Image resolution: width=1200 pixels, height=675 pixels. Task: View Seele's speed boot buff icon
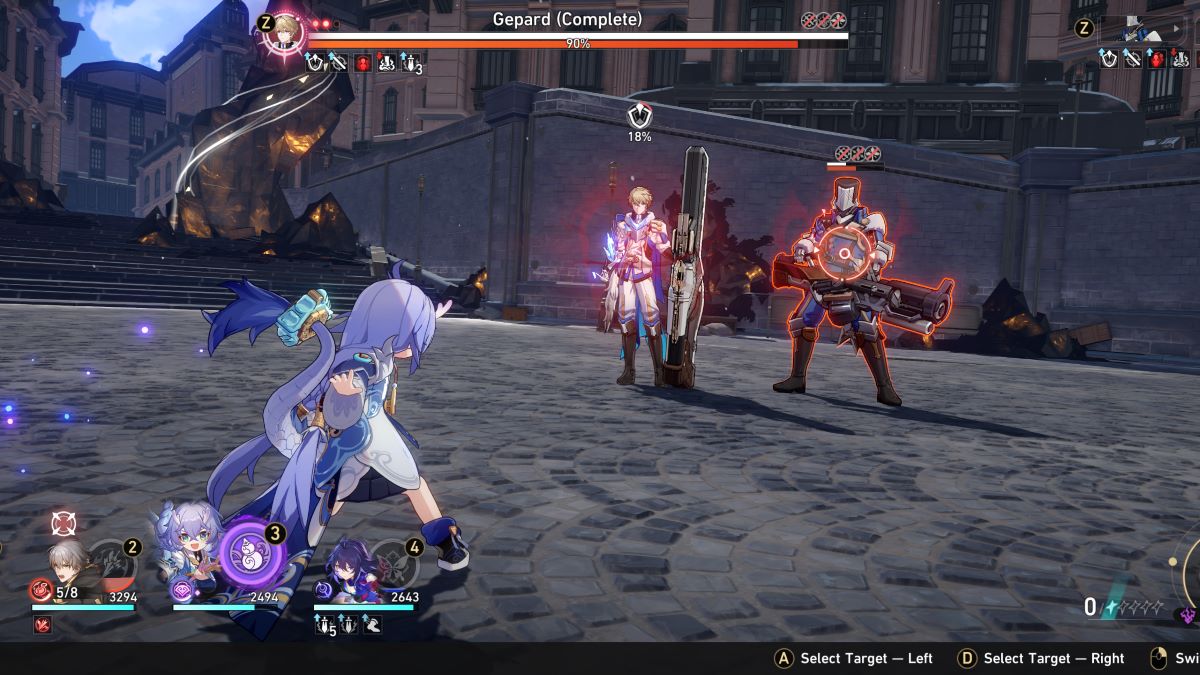click(x=372, y=626)
